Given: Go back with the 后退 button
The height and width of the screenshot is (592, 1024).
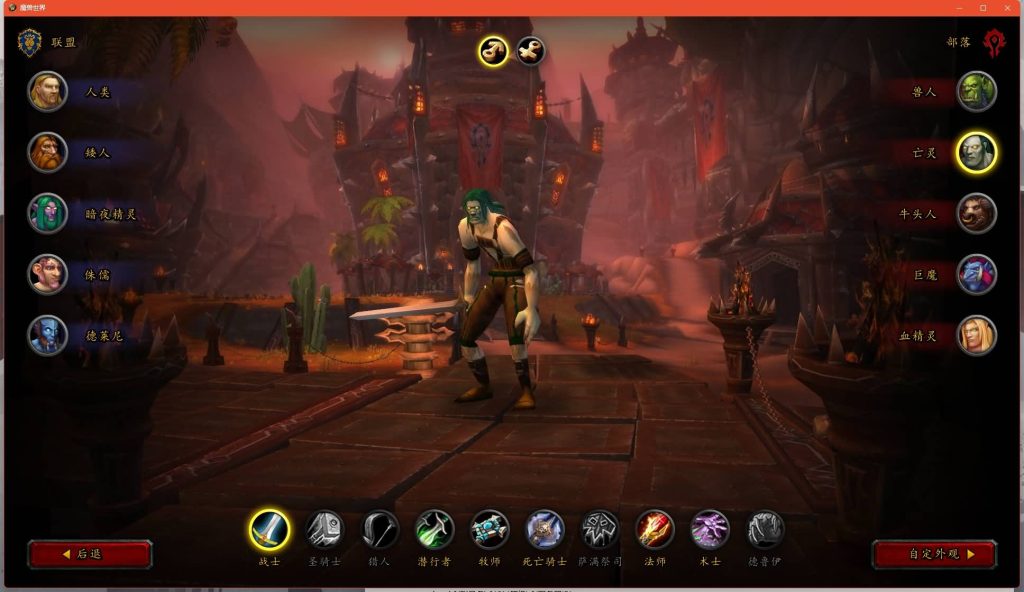Looking at the screenshot, I should (90, 554).
